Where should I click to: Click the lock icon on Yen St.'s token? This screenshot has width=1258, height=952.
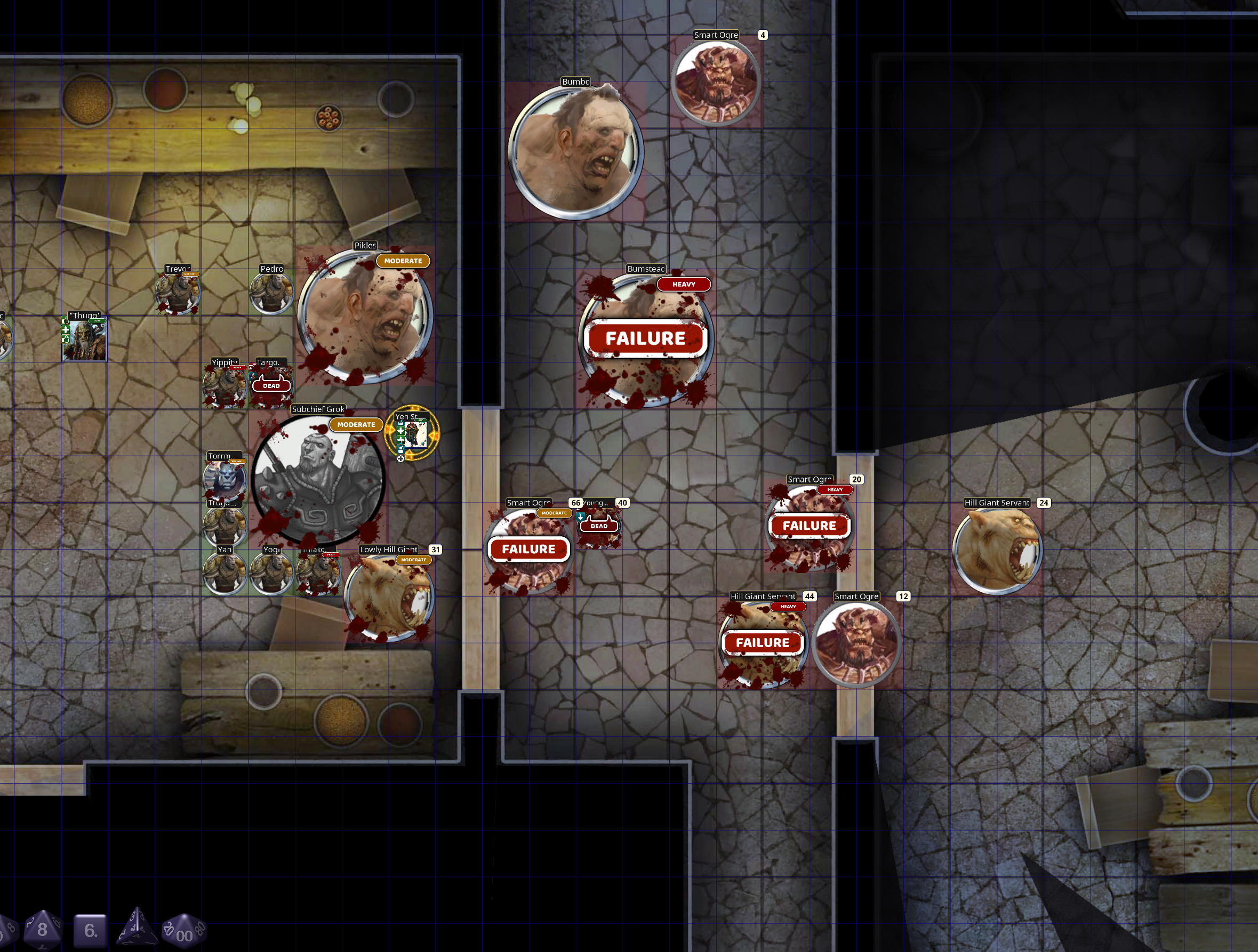point(401,450)
